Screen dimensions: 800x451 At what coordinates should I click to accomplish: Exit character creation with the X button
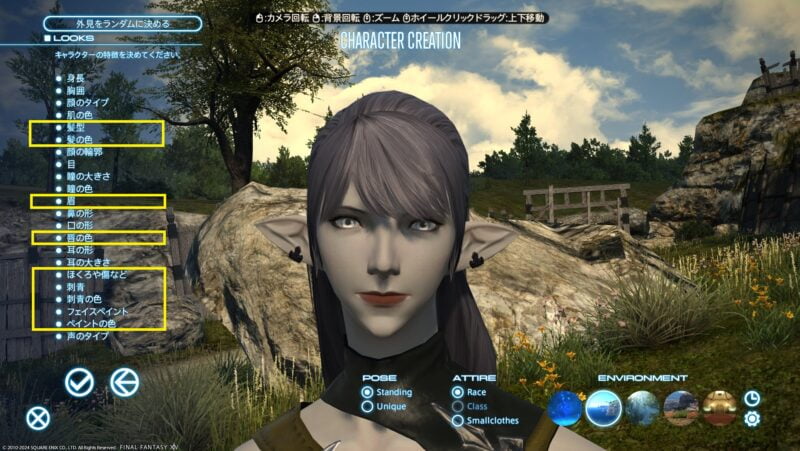38,418
